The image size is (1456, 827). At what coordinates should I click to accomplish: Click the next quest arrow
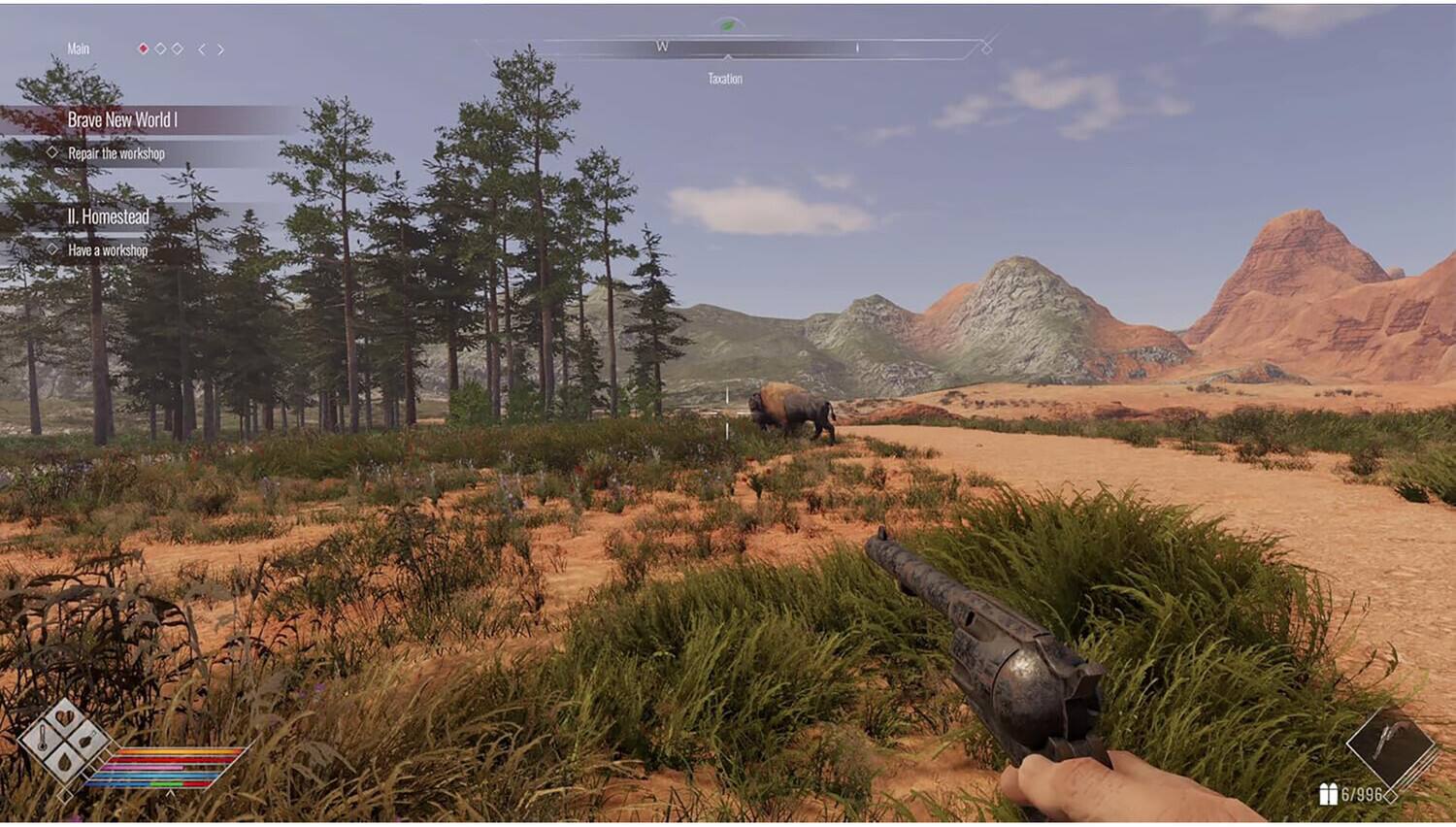221,50
